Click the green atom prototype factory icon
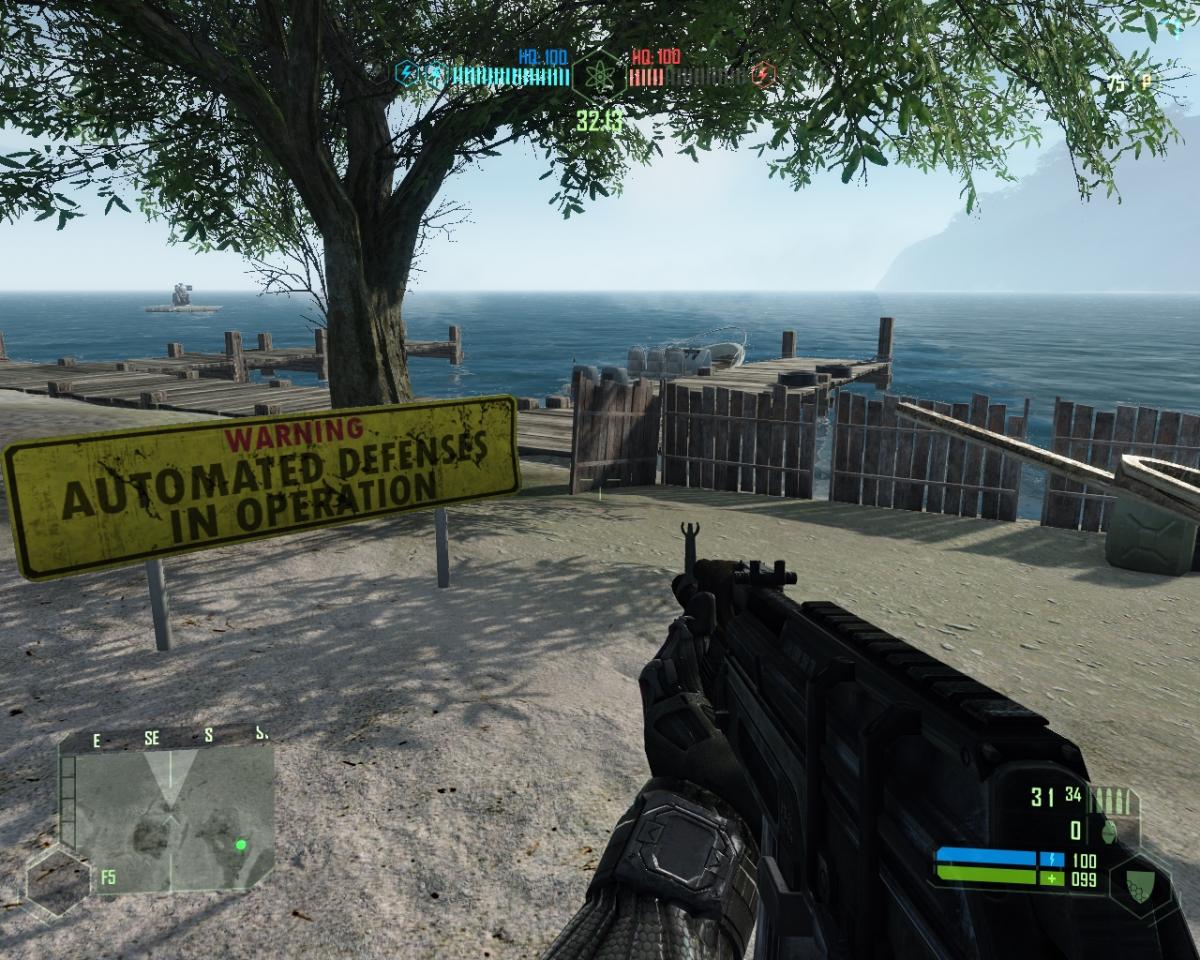This screenshot has height=960, width=1200. [x=599, y=73]
